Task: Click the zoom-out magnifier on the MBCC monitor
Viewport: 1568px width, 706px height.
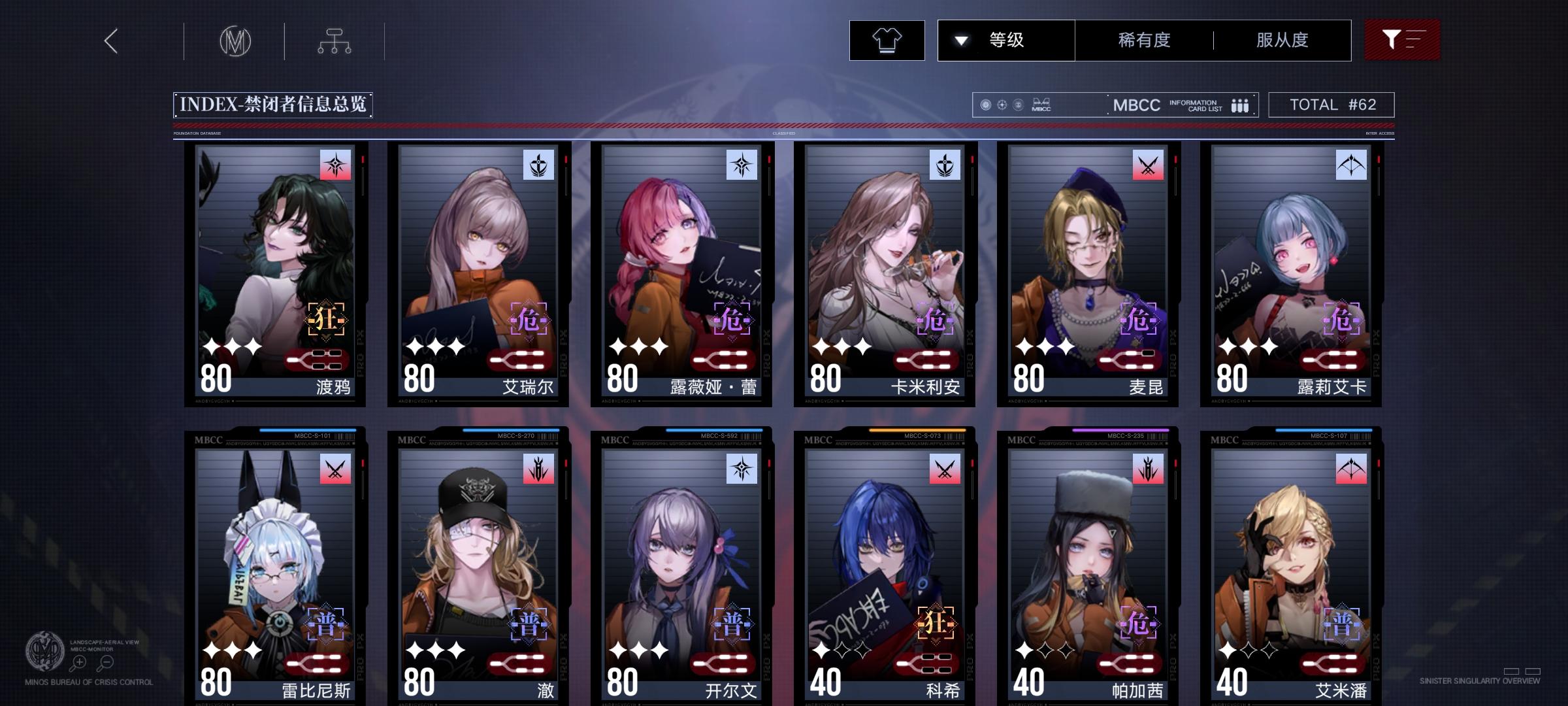Action: click(106, 662)
